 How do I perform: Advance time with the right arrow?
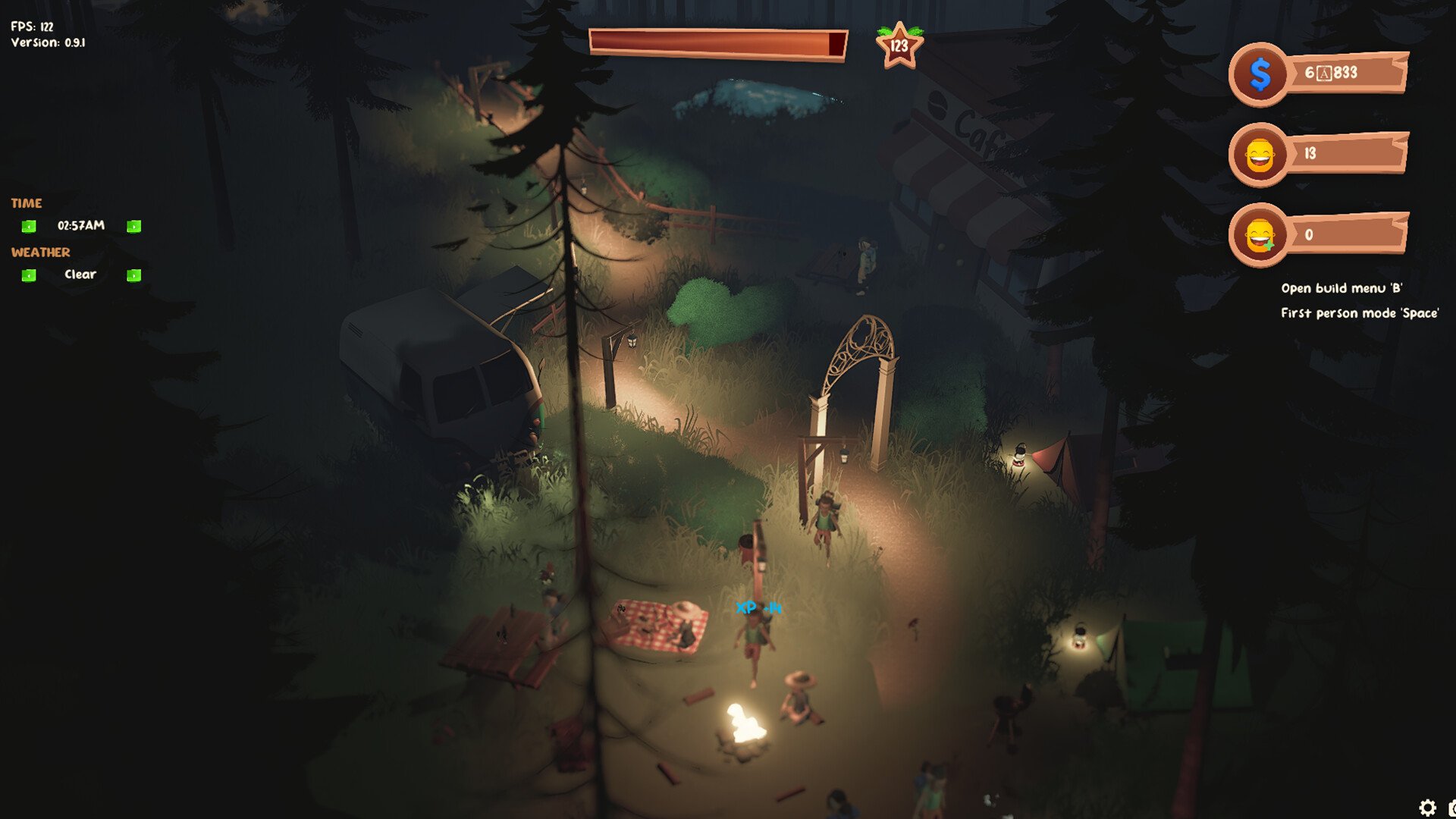(x=133, y=226)
